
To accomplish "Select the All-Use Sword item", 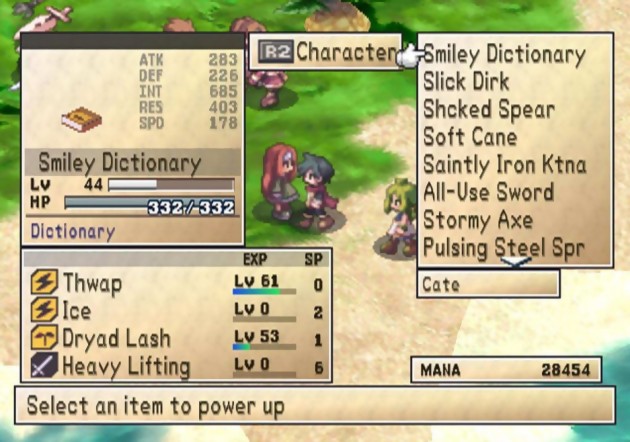I will [x=488, y=191].
